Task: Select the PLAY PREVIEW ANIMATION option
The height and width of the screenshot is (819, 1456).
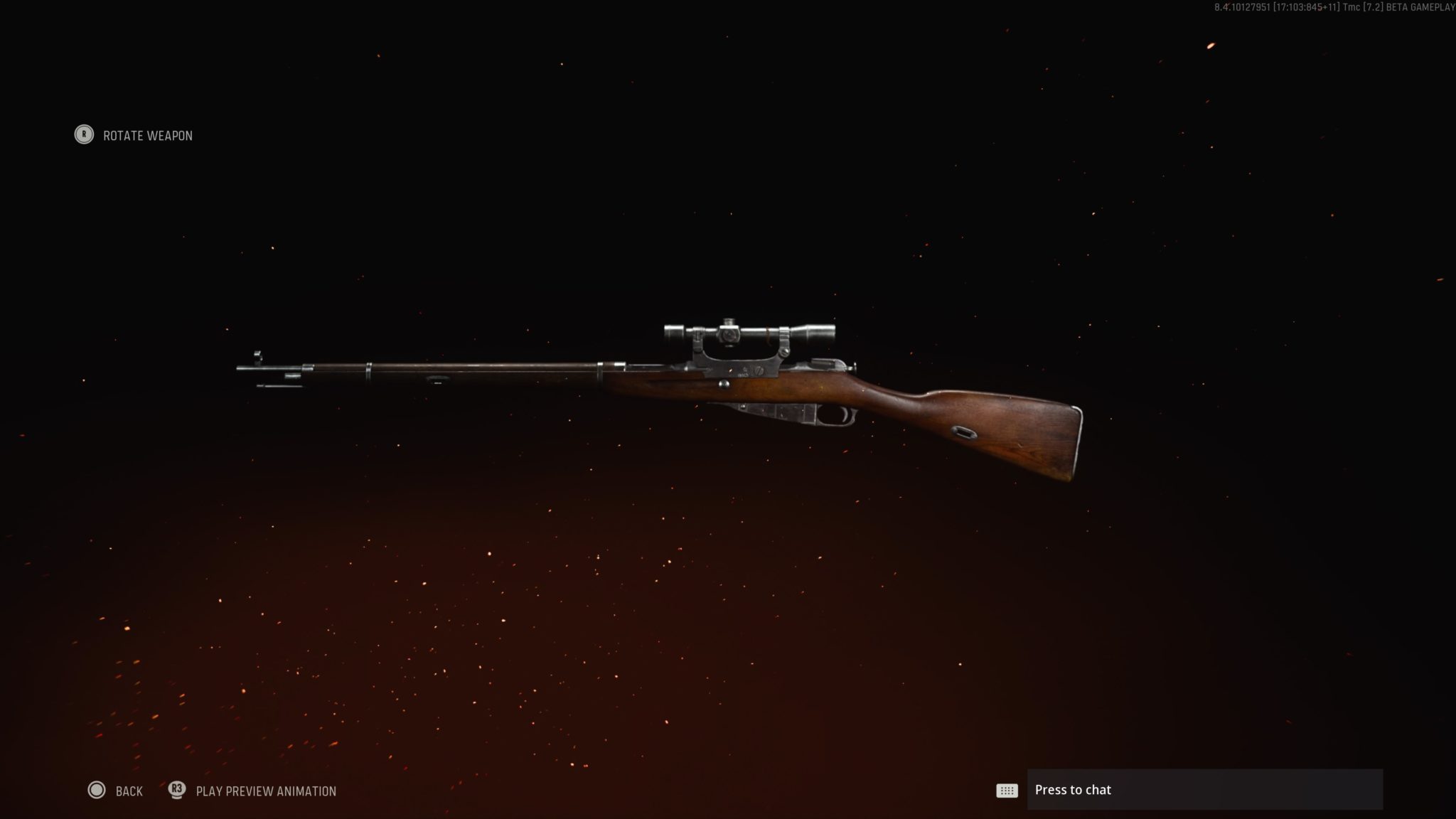Action: 267,791
